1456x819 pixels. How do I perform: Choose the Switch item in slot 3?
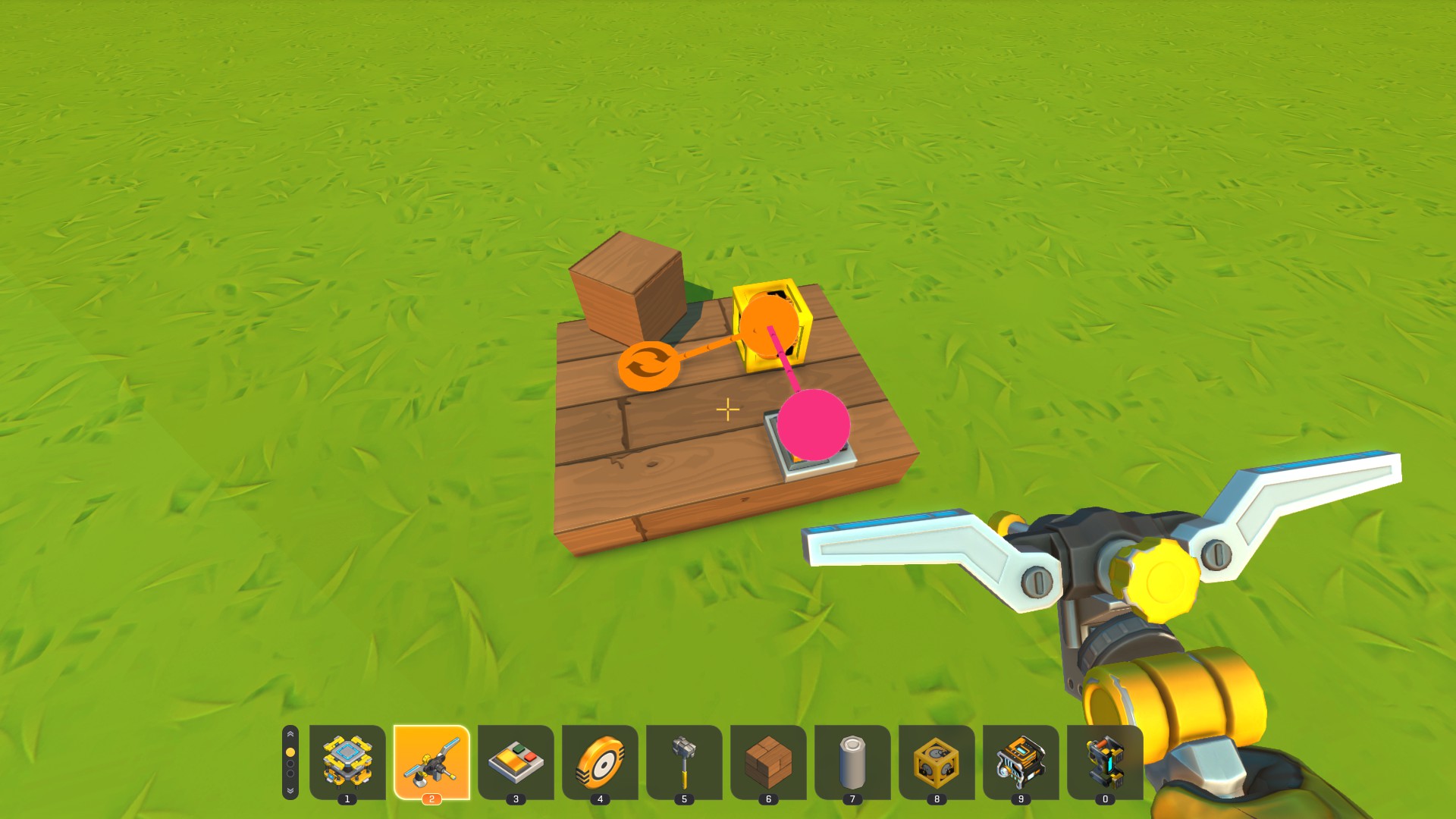[x=516, y=761]
